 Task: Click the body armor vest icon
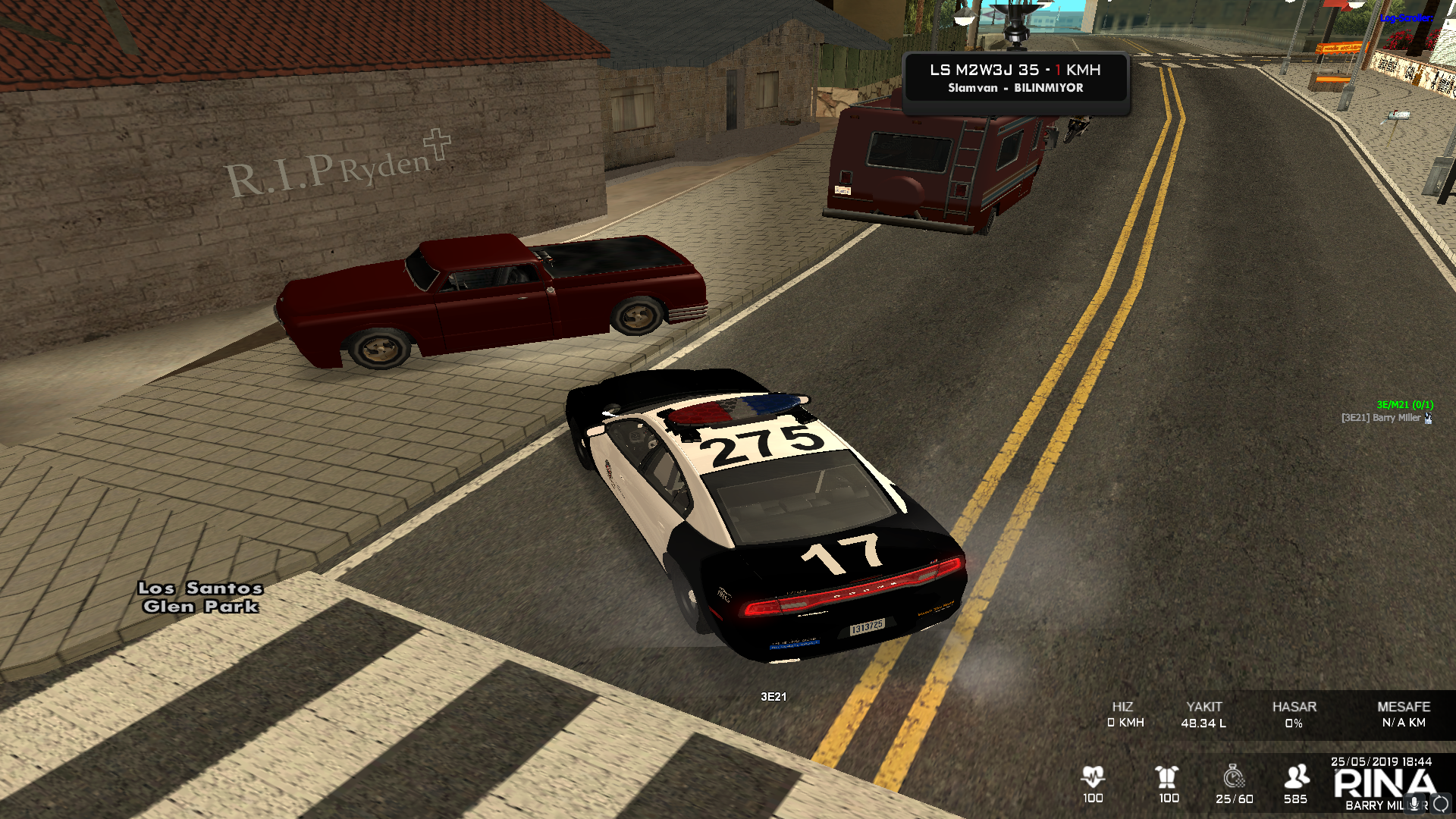pyautogui.click(x=1167, y=777)
